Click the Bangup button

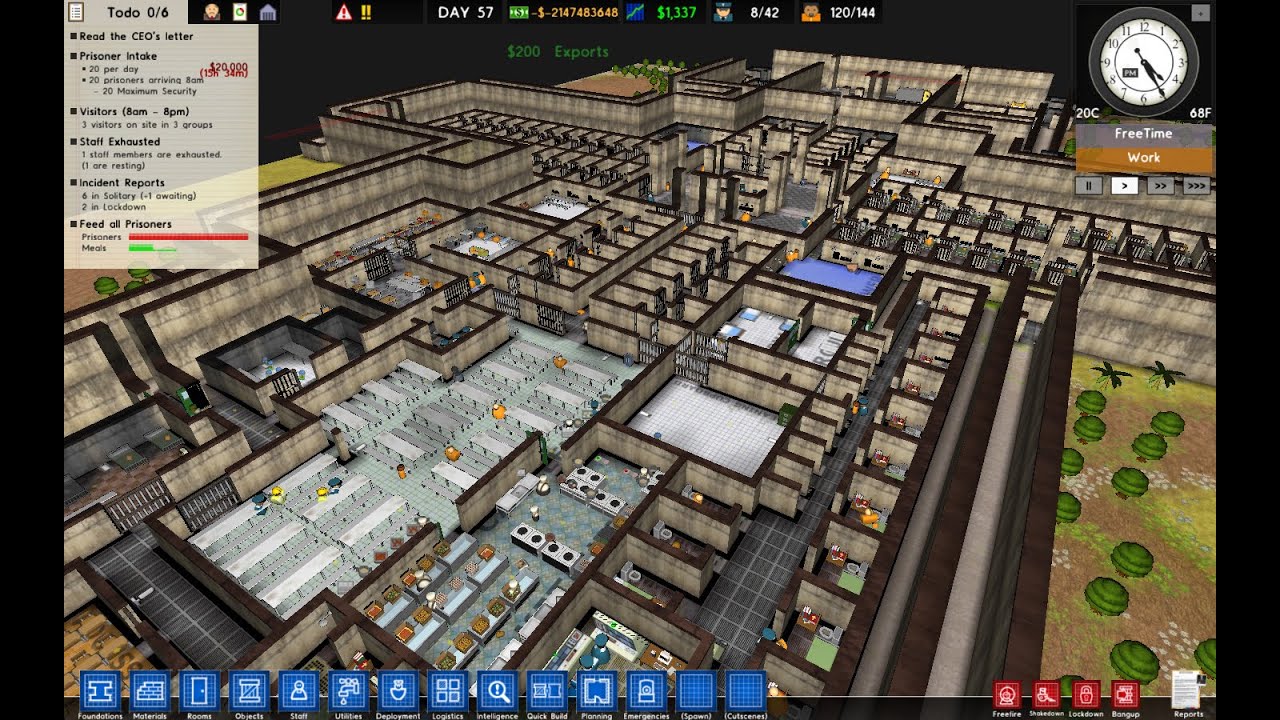[x=1125, y=694]
